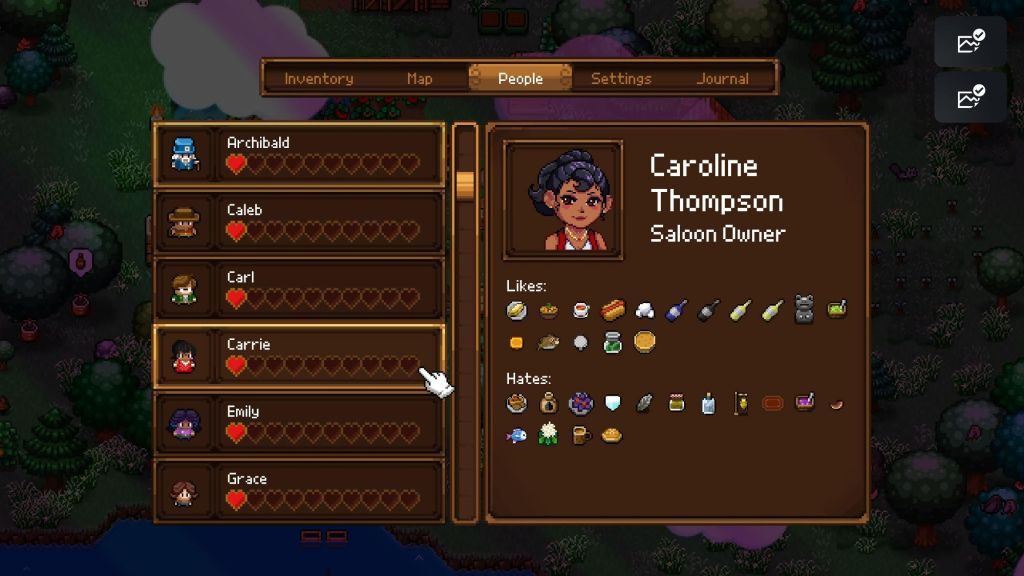
Task: Go to the Settings tab
Action: point(621,78)
